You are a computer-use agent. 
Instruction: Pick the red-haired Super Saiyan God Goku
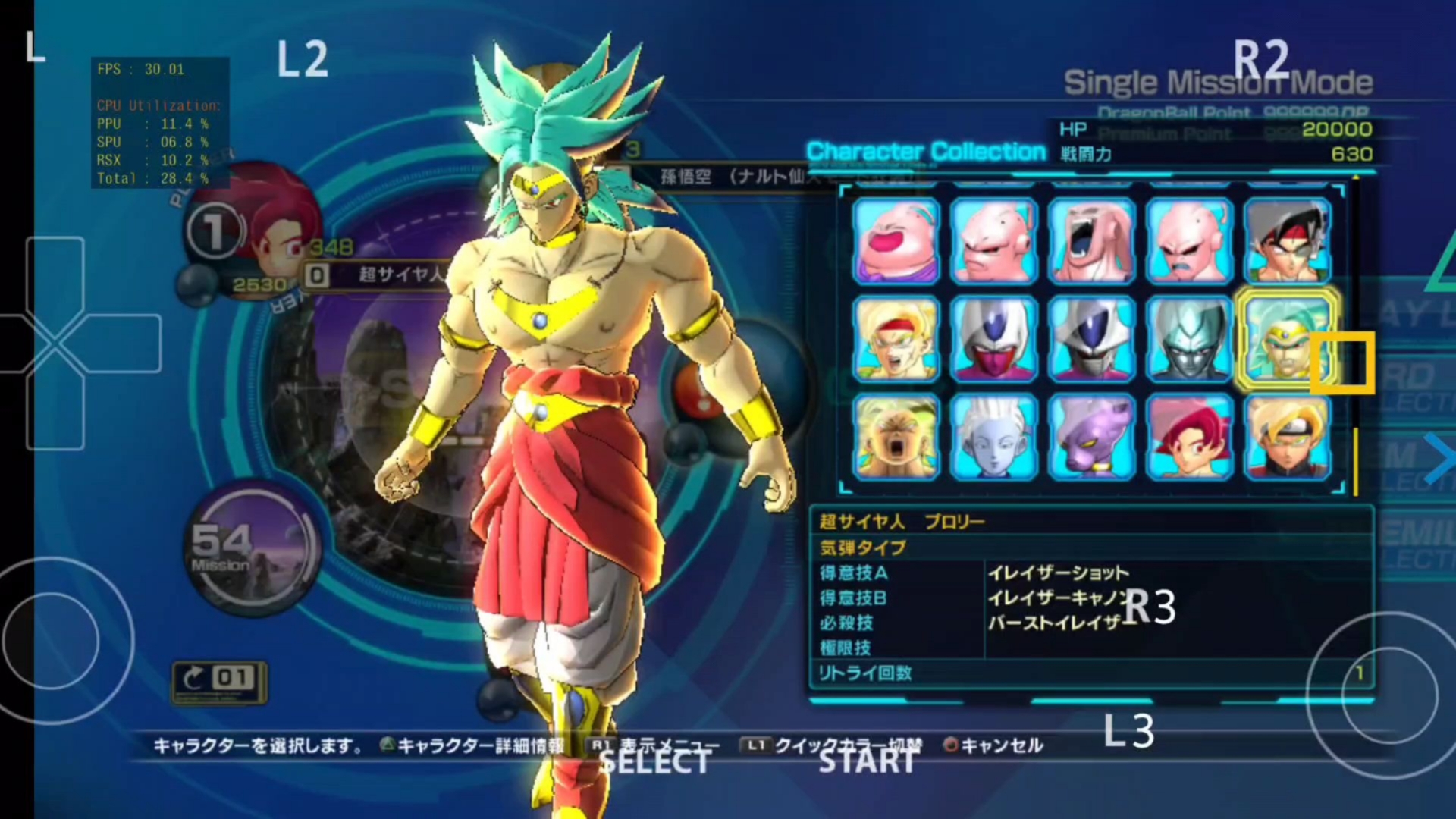1189,437
